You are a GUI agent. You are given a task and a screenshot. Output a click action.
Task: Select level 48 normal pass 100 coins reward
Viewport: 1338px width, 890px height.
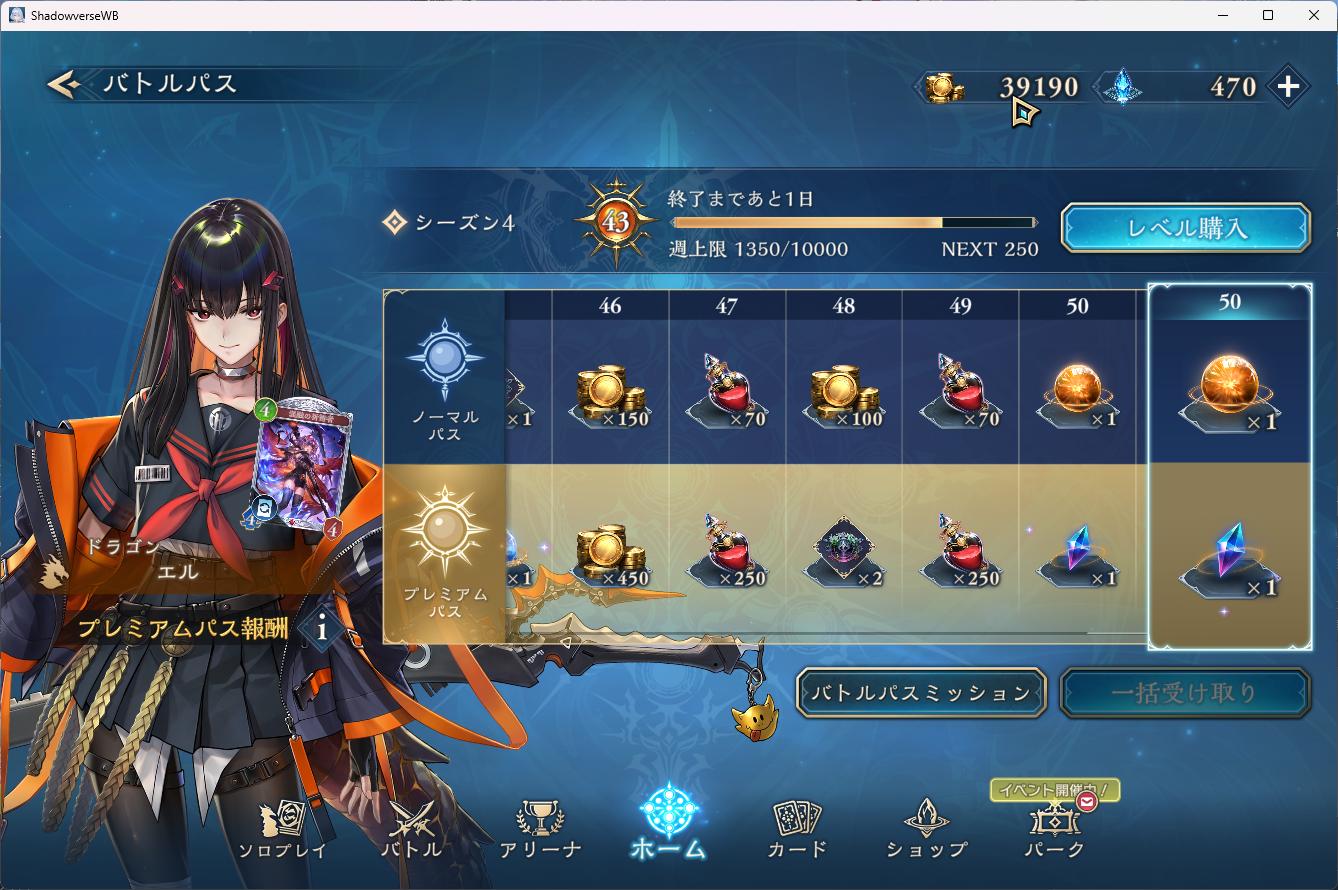point(844,395)
